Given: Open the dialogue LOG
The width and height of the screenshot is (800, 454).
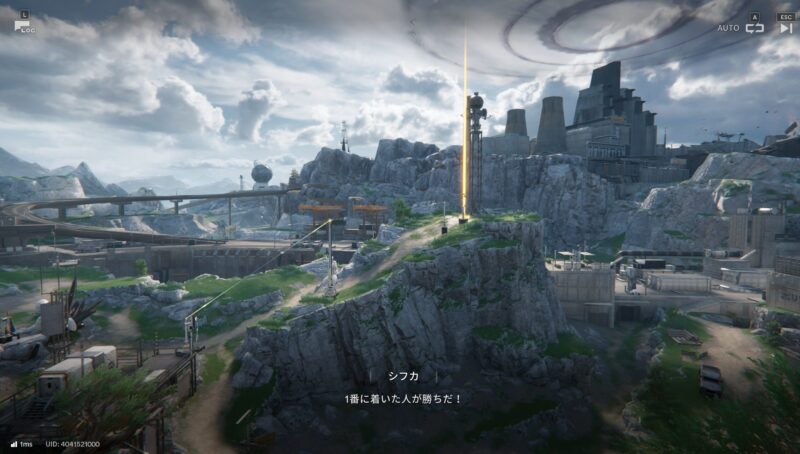Looking at the screenshot, I should pos(22,25).
